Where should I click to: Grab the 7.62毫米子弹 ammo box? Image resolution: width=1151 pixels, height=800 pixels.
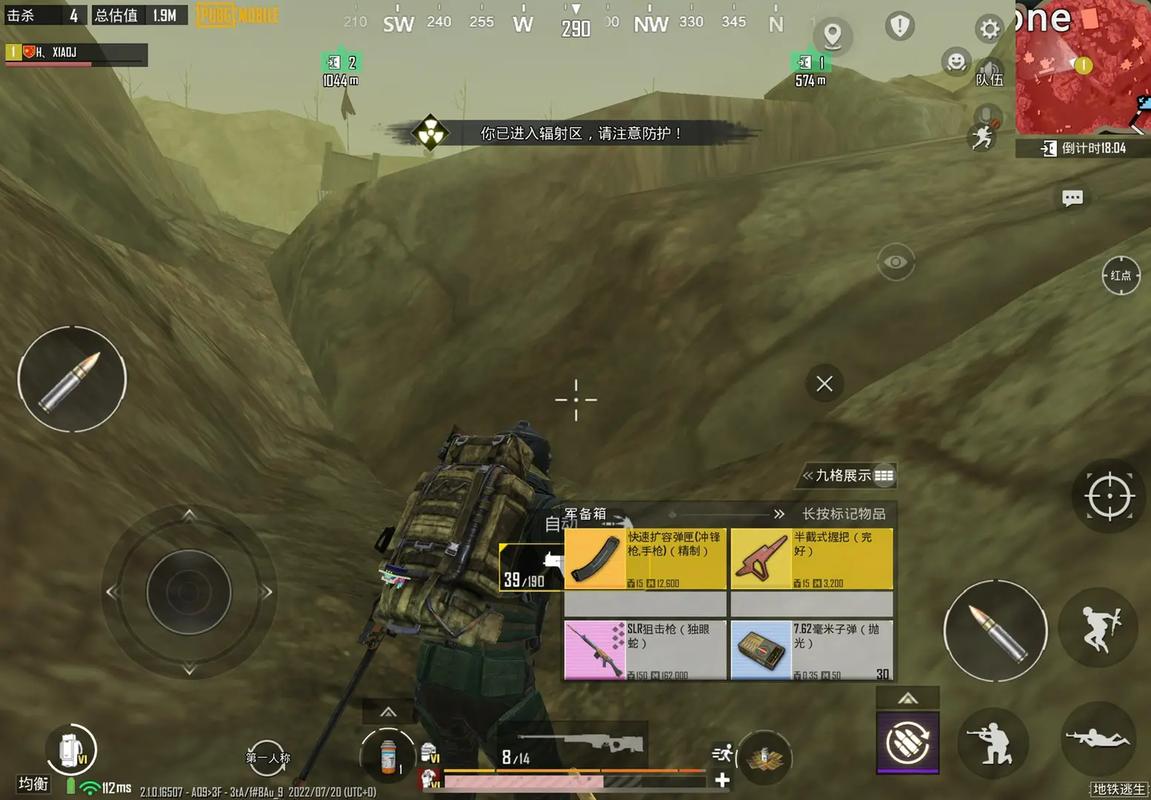811,649
